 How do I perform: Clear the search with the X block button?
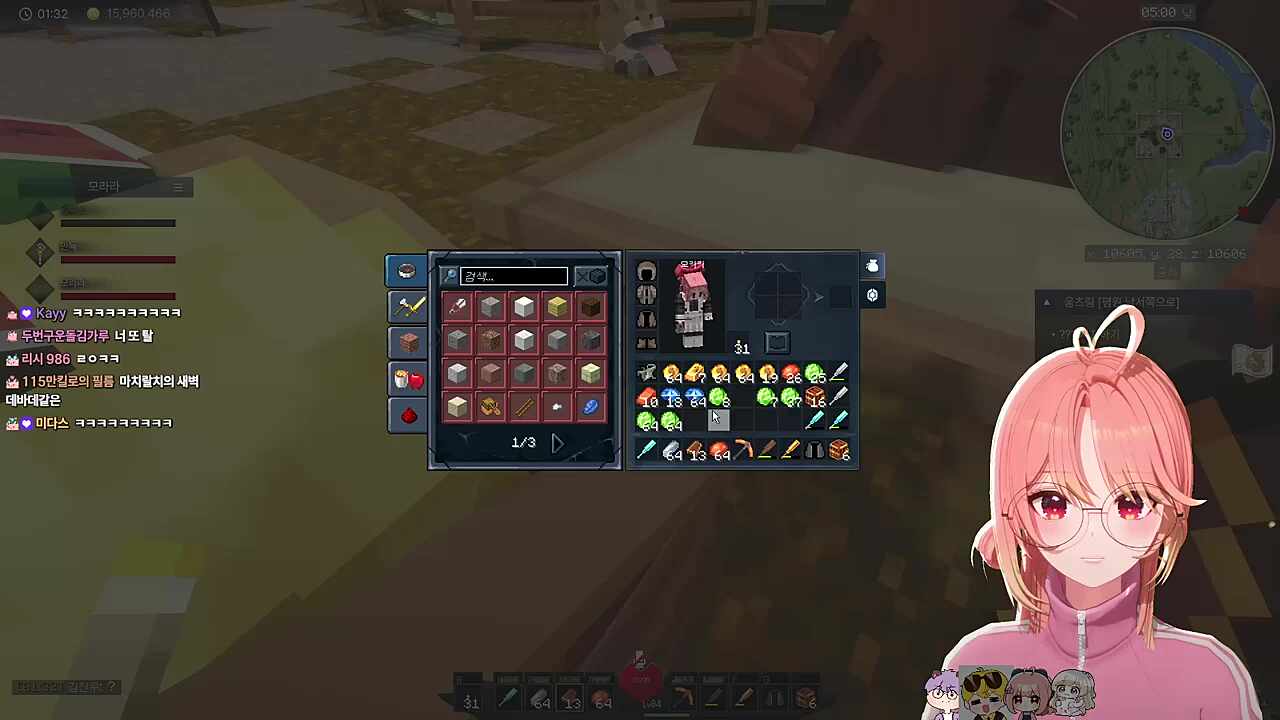591,276
